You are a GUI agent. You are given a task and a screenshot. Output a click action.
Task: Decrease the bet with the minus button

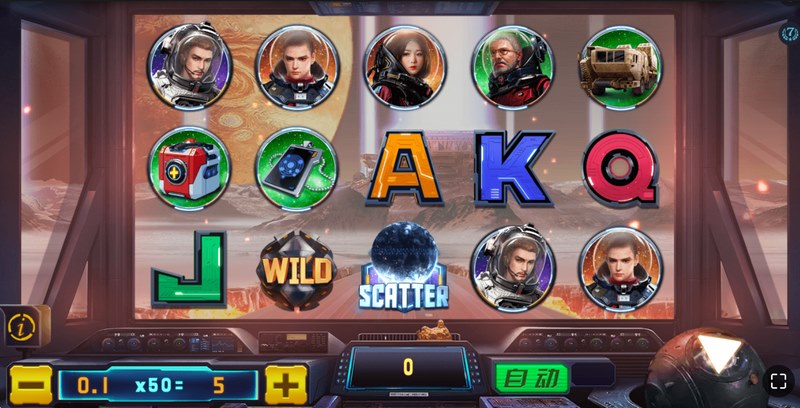[30, 384]
